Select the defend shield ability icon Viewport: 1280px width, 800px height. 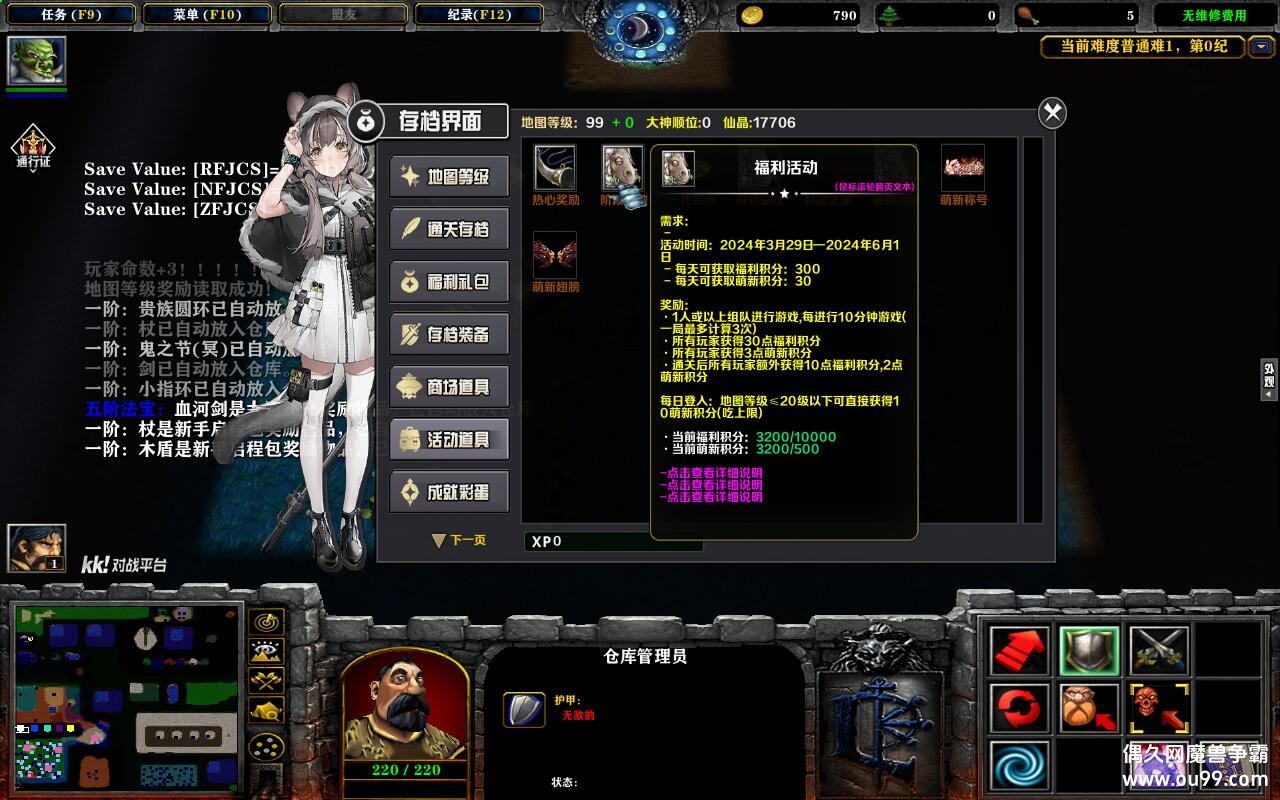click(1090, 651)
